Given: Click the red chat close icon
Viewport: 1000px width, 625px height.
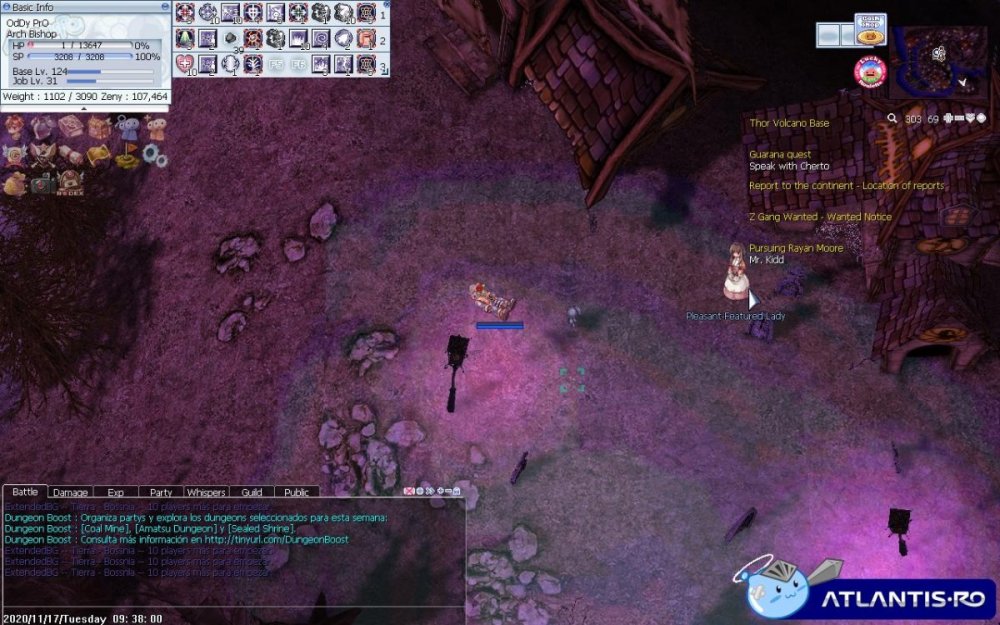Looking at the screenshot, I should coord(408,491).
